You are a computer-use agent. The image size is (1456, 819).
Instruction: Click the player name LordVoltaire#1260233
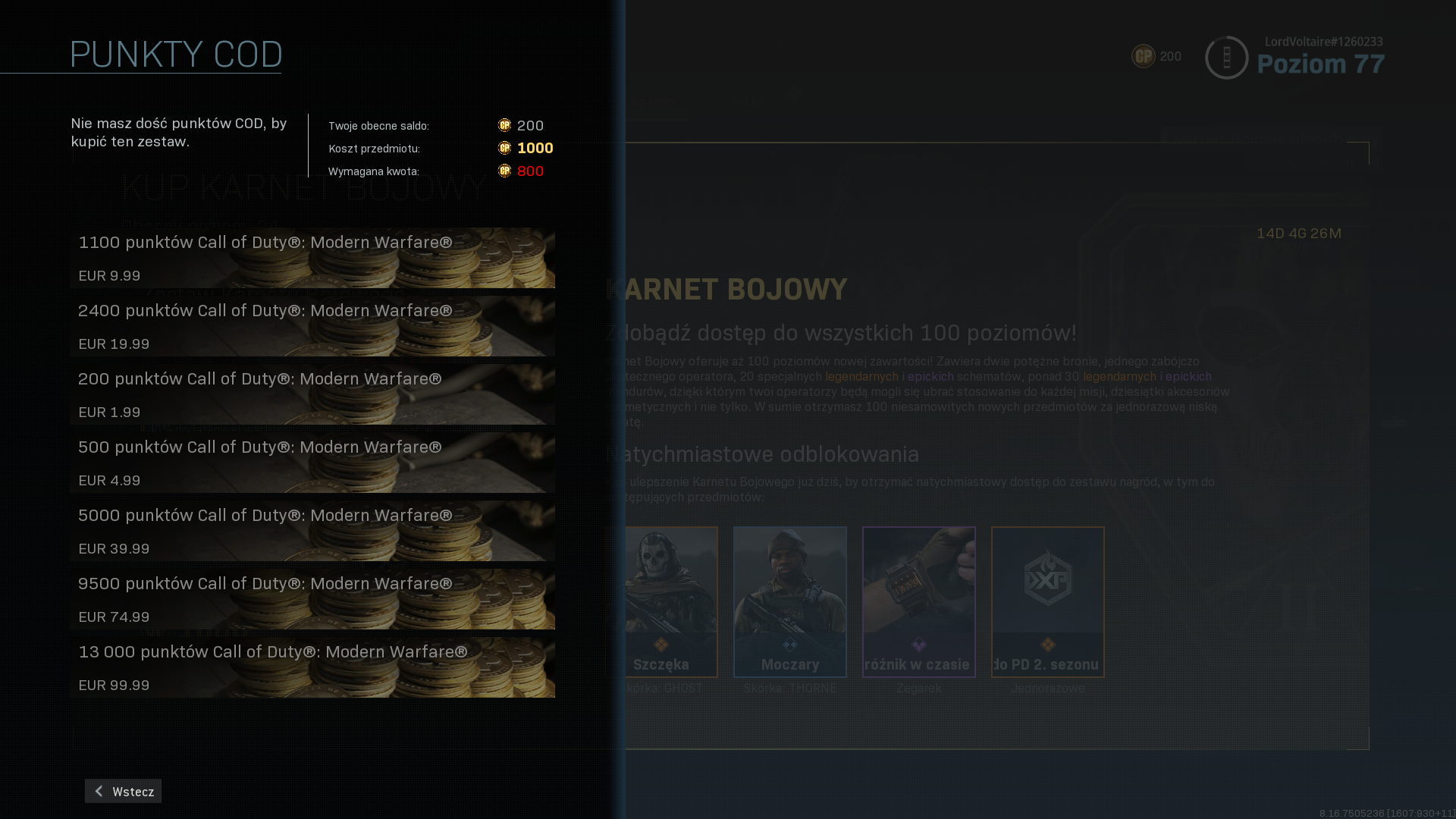[x=1323, y=42]
